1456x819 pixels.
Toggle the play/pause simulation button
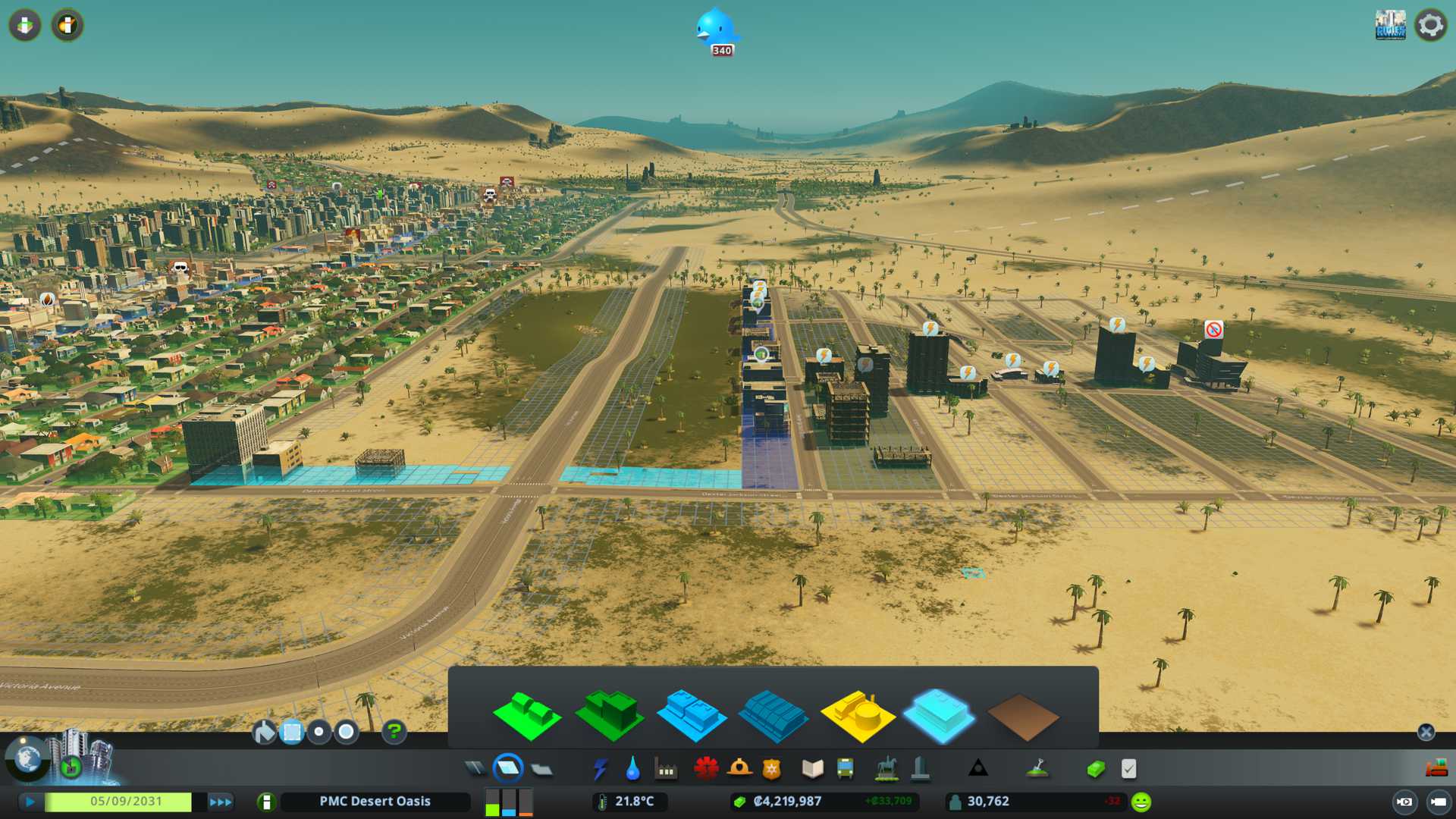click(30, 802)
